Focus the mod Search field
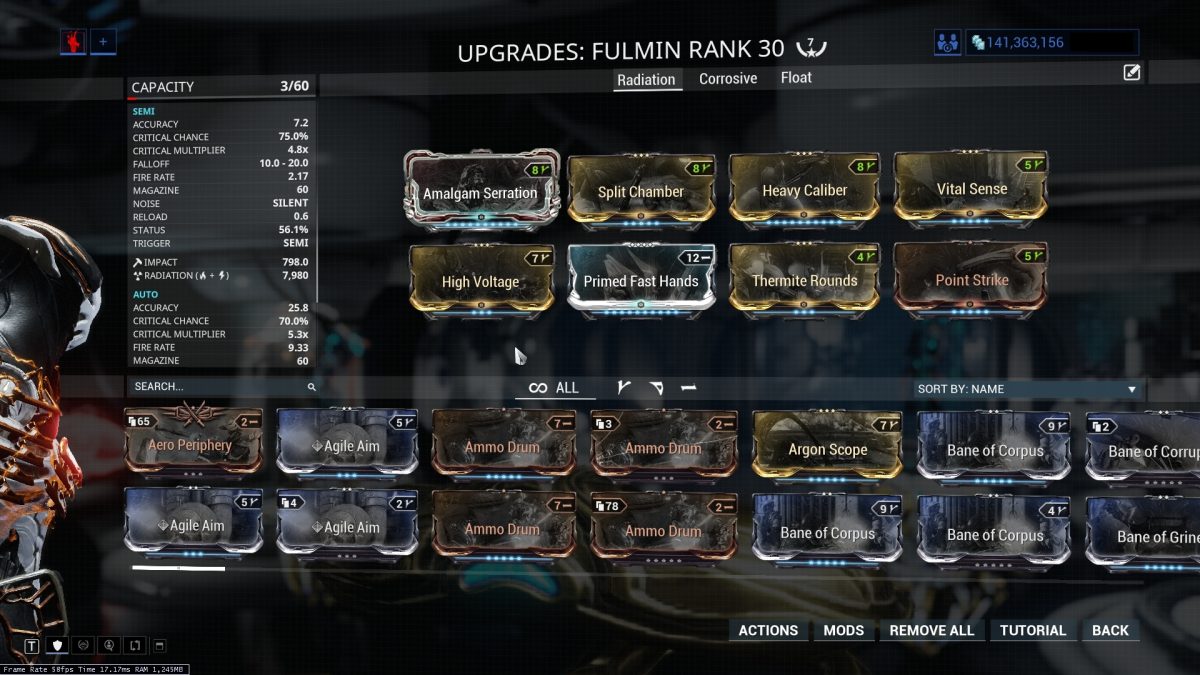1200x675 pixels. click(x=220, y=387)
